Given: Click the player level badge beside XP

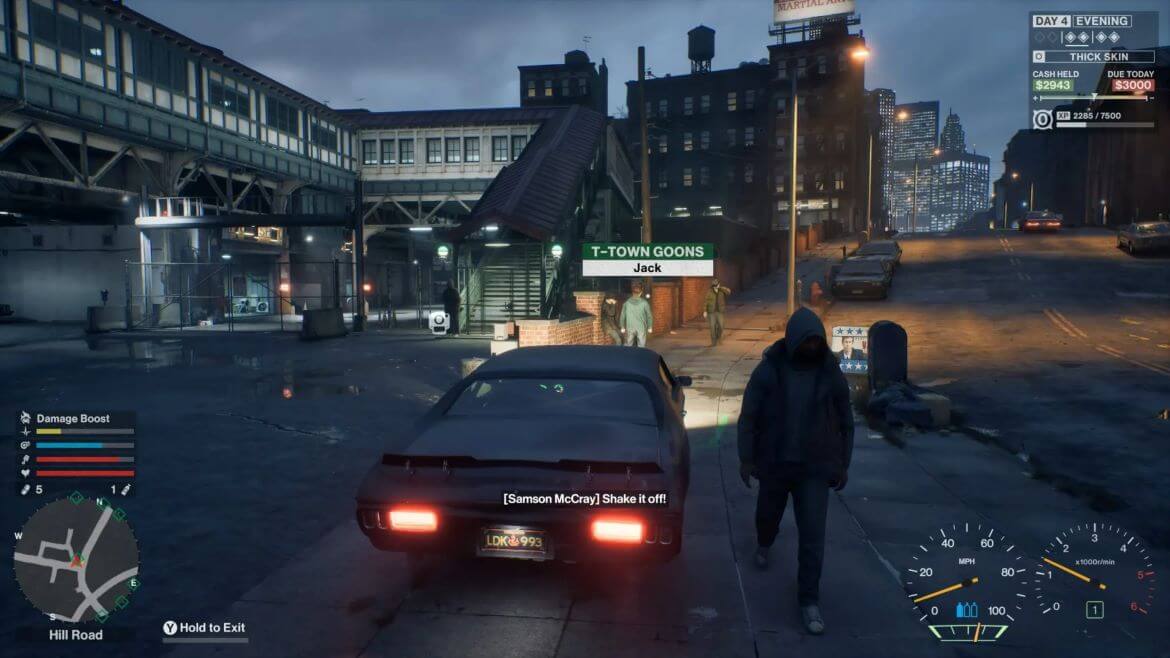Looking at the screenshot, I should click(x=1041, y=120).
